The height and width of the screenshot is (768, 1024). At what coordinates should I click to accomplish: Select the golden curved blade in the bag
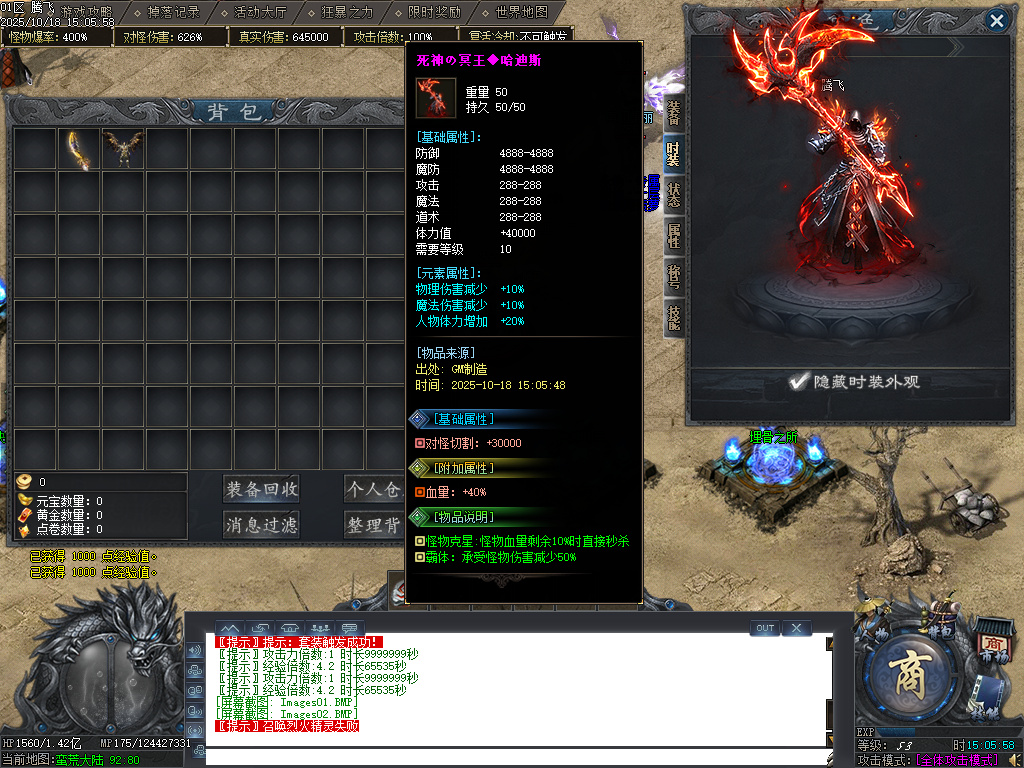coord(79,150)
